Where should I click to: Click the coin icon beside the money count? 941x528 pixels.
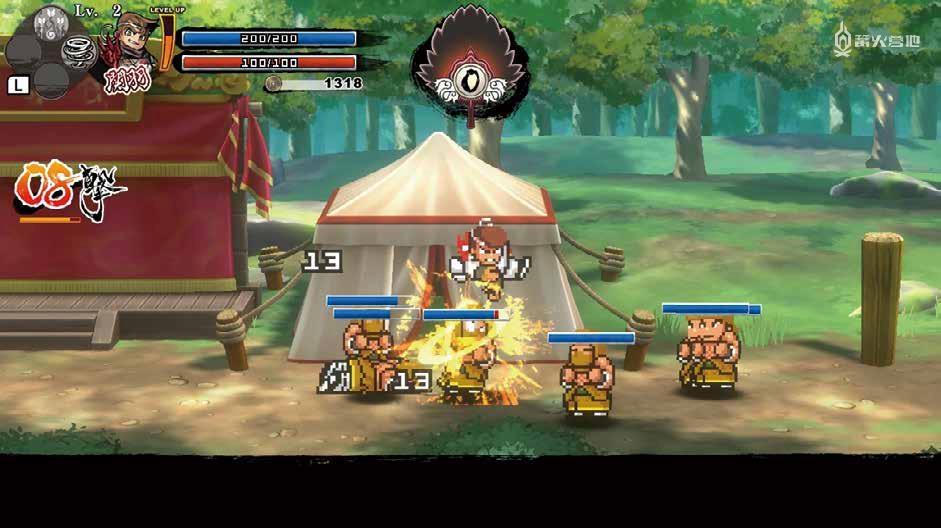(x=273, y=84)
